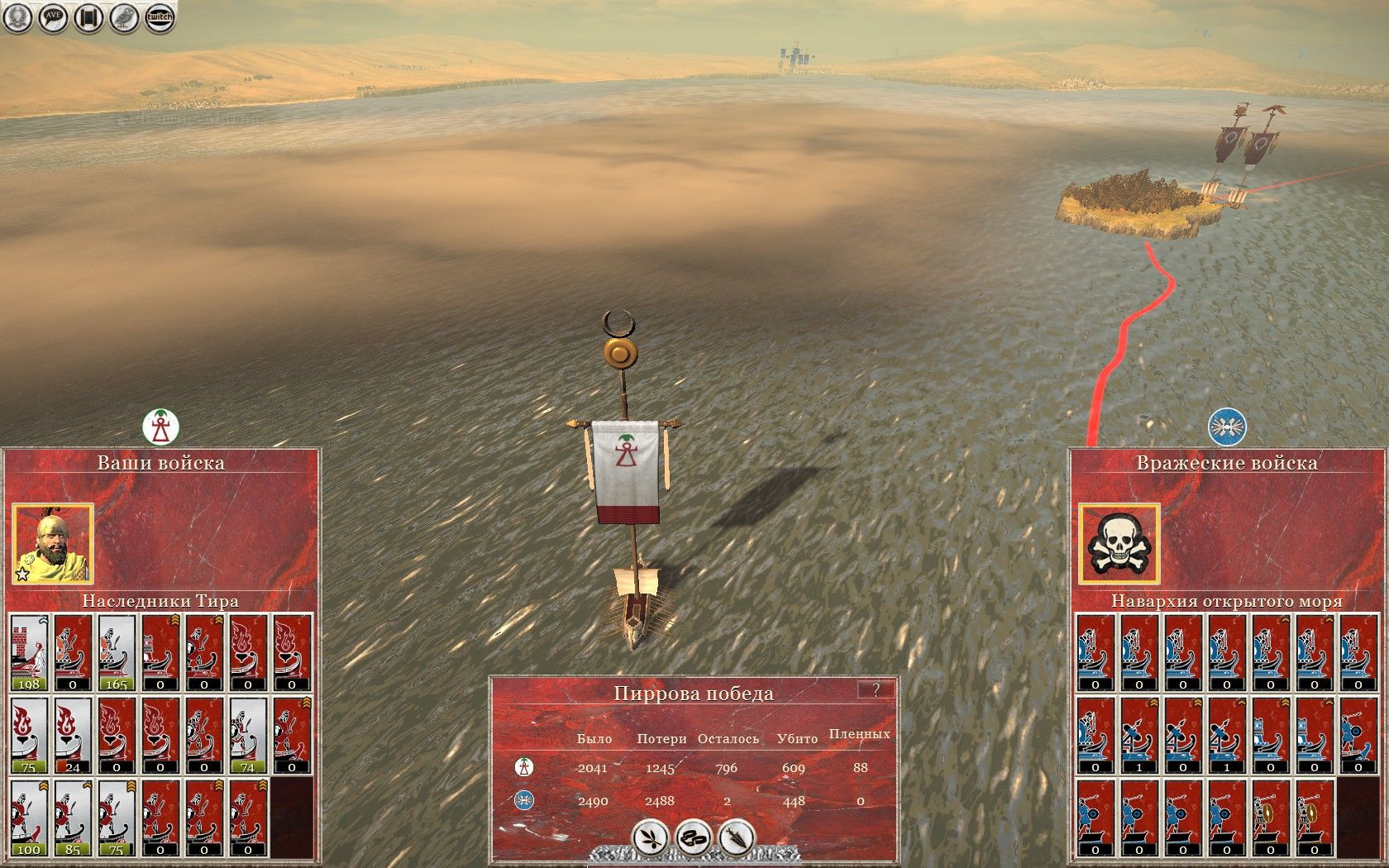Image resolution: width=1389 pixels, height=868 pixels.
Task: Click the owl advisor icon
Action: click(124, 17)
